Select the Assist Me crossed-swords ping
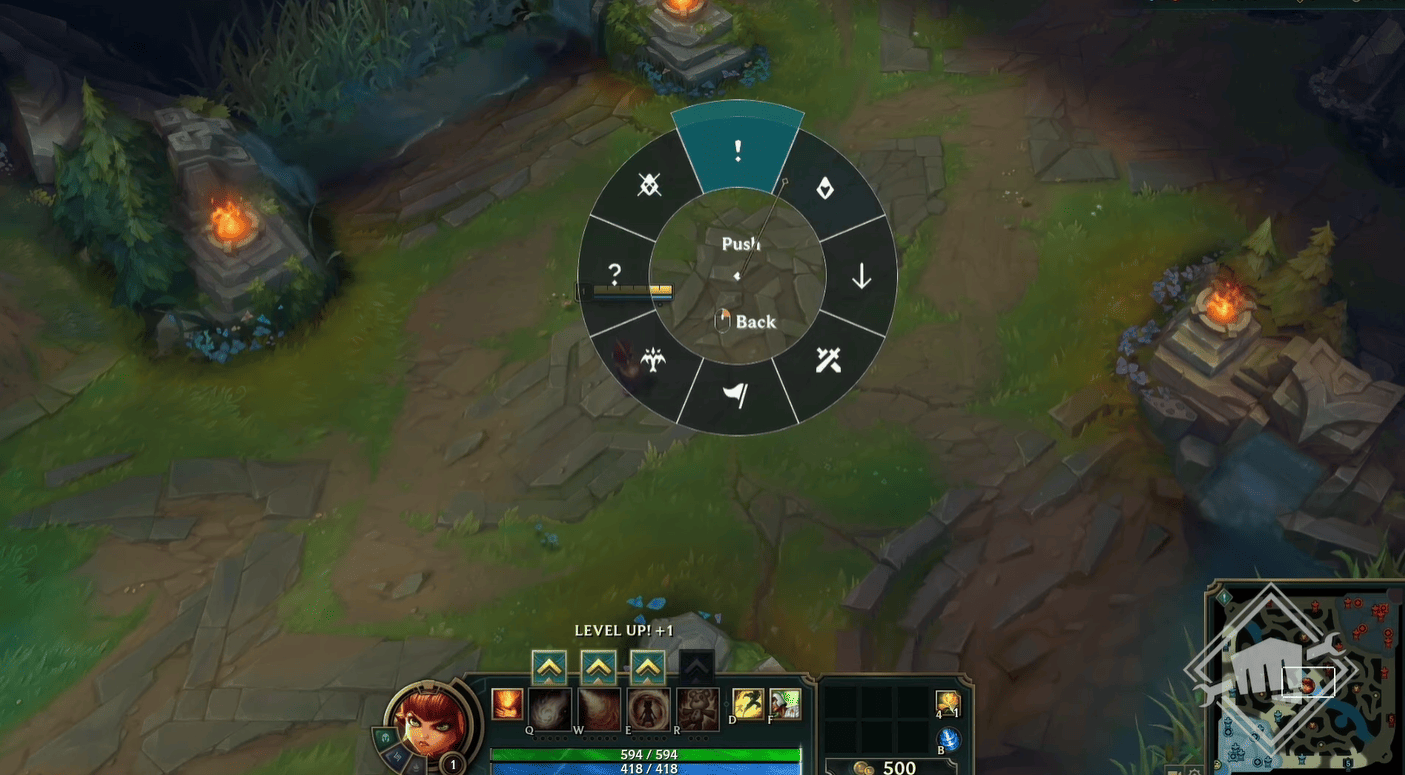The width and height of the screenshot is (1405, 775). click(x=826, y=360)
